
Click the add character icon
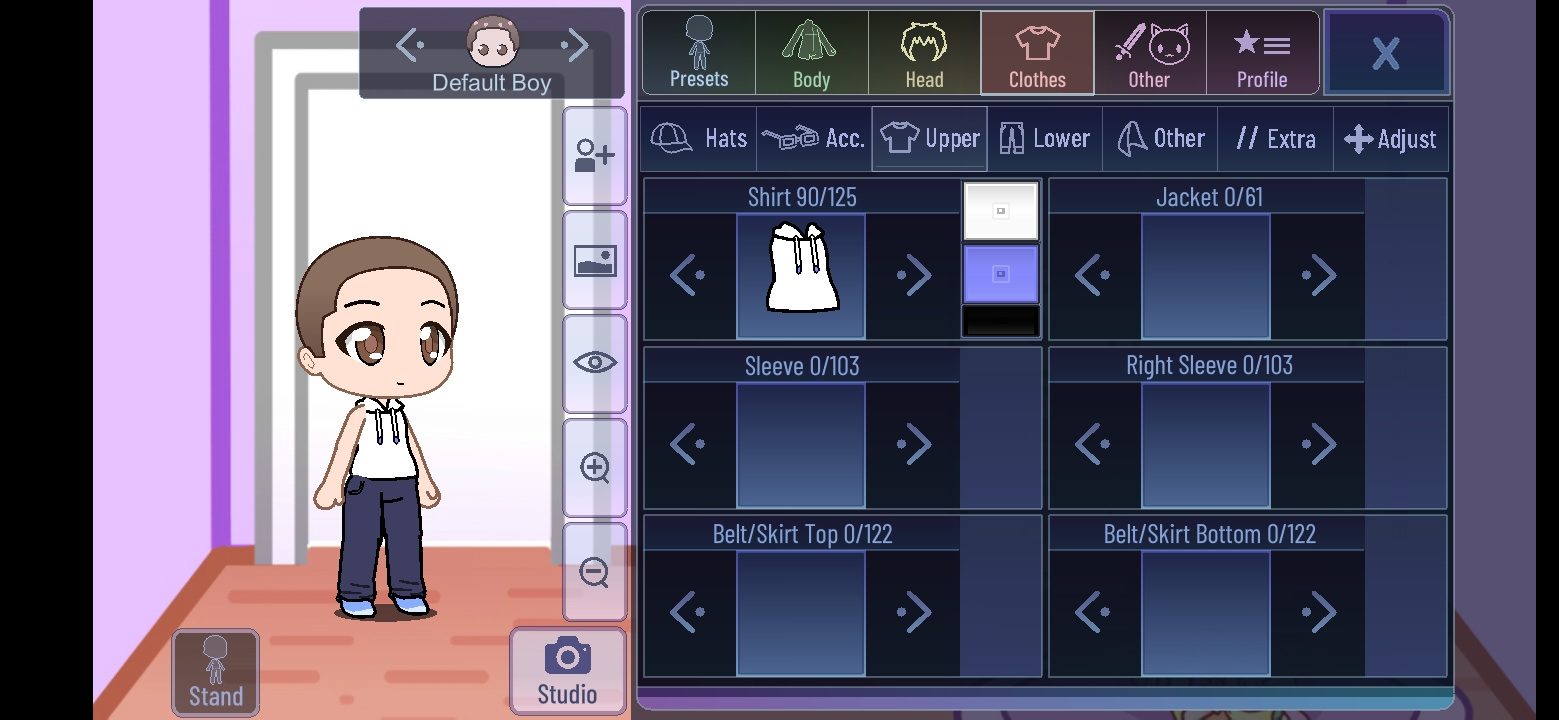tap(595, 155)
